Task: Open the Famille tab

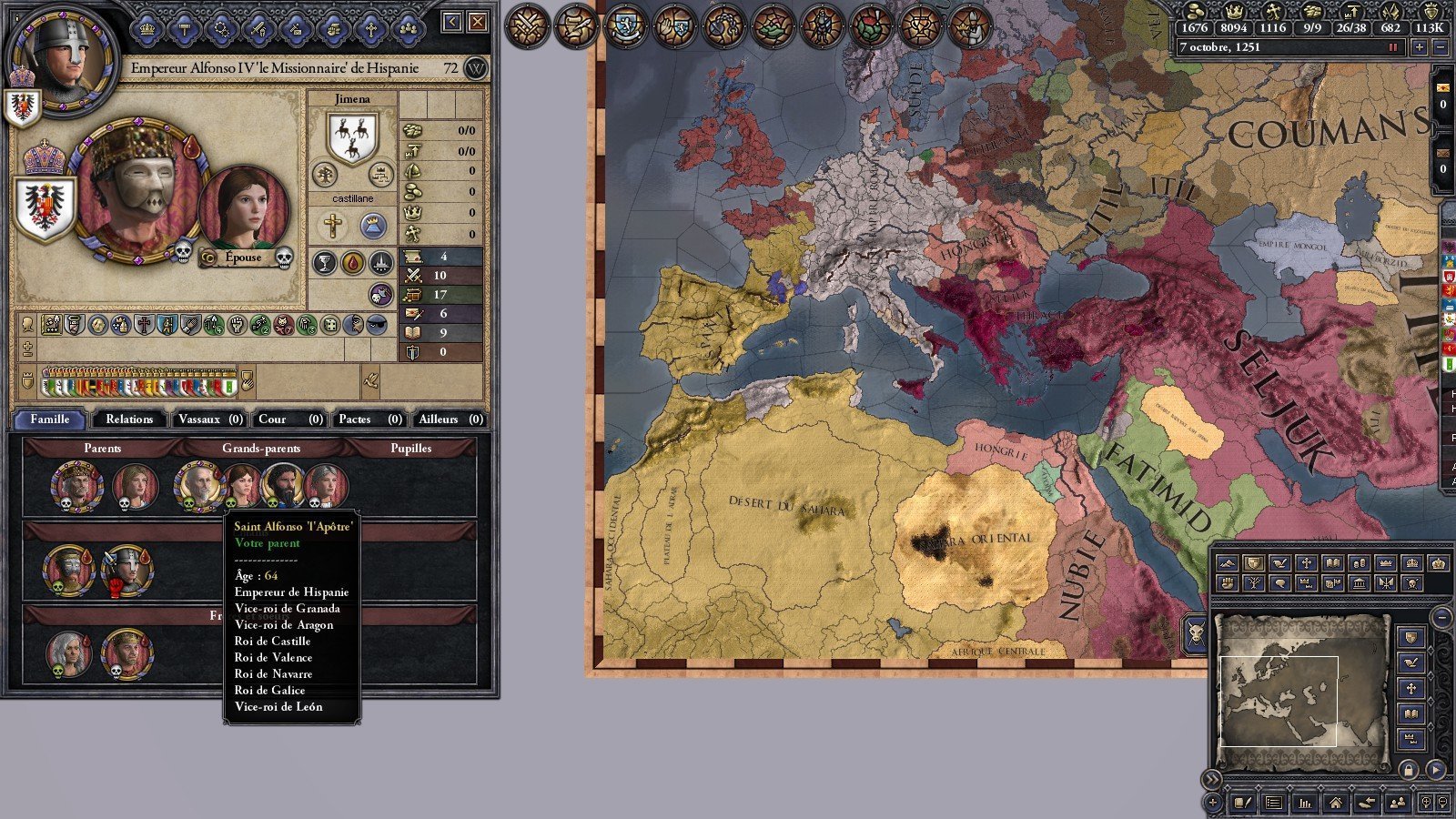Action: pos(50,419)
